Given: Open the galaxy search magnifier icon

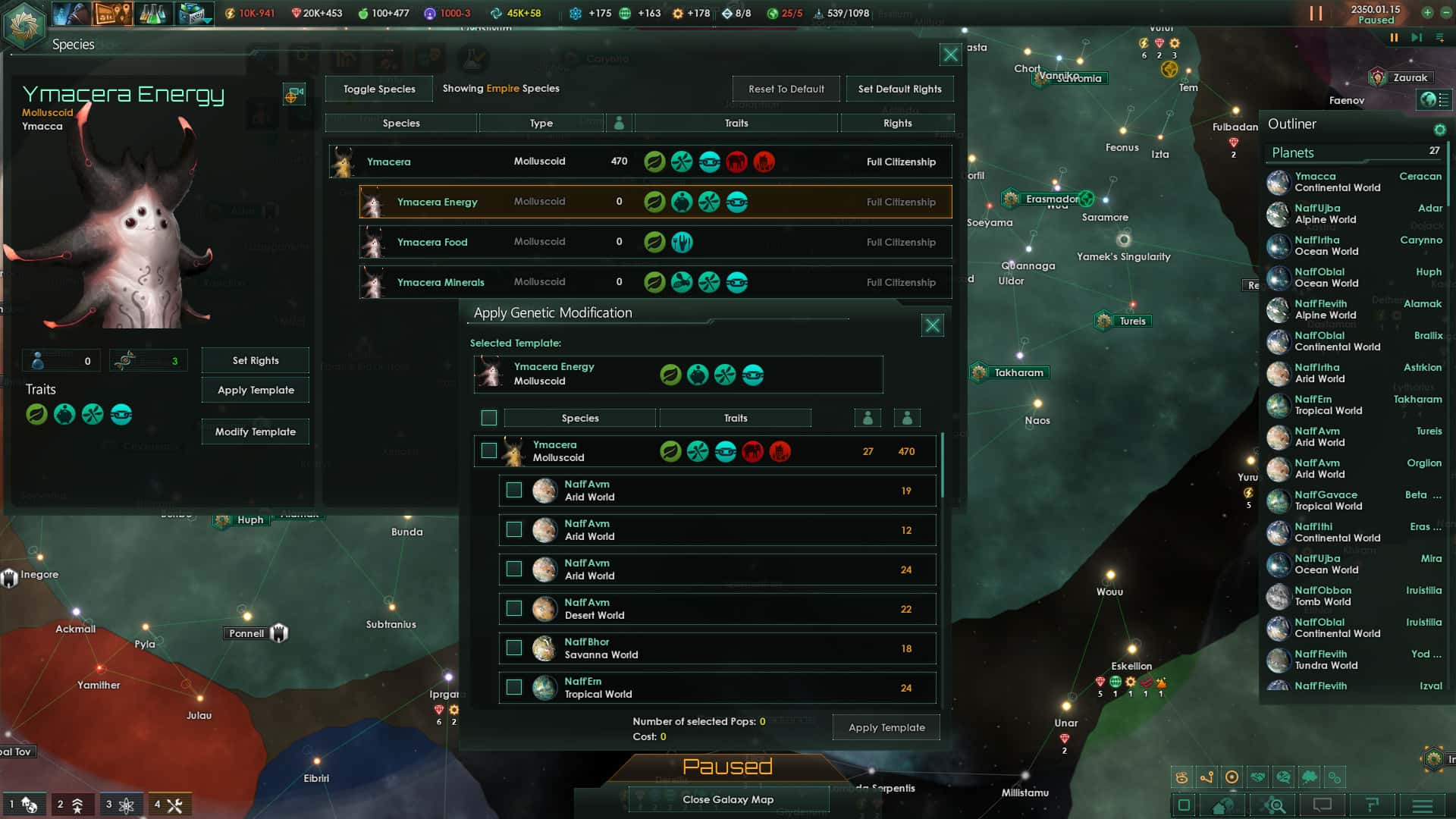Looking at the screenshot, I should pyautogui.click(x=1275, y=805).
